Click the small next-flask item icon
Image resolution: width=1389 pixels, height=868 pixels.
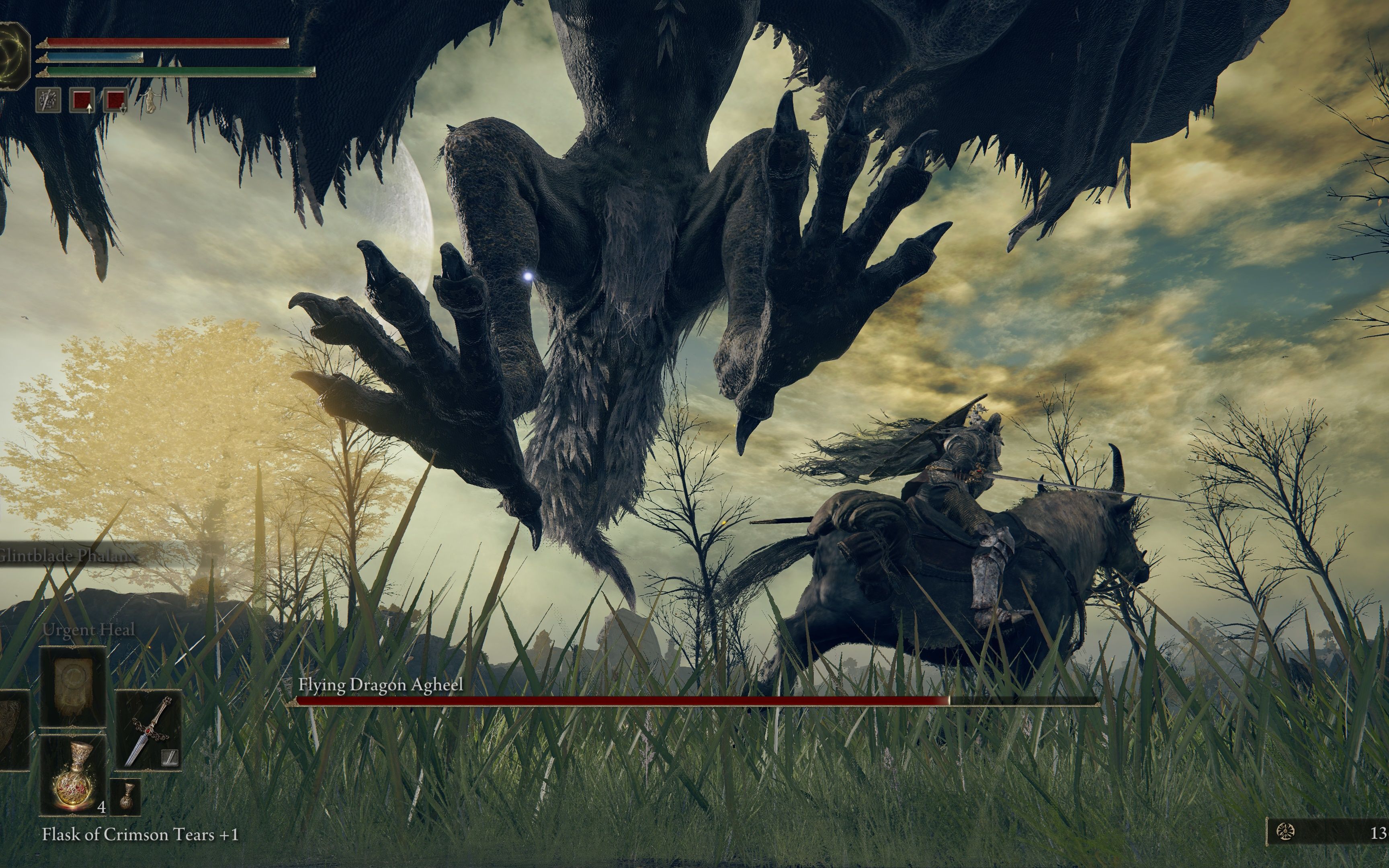[125, 797]
